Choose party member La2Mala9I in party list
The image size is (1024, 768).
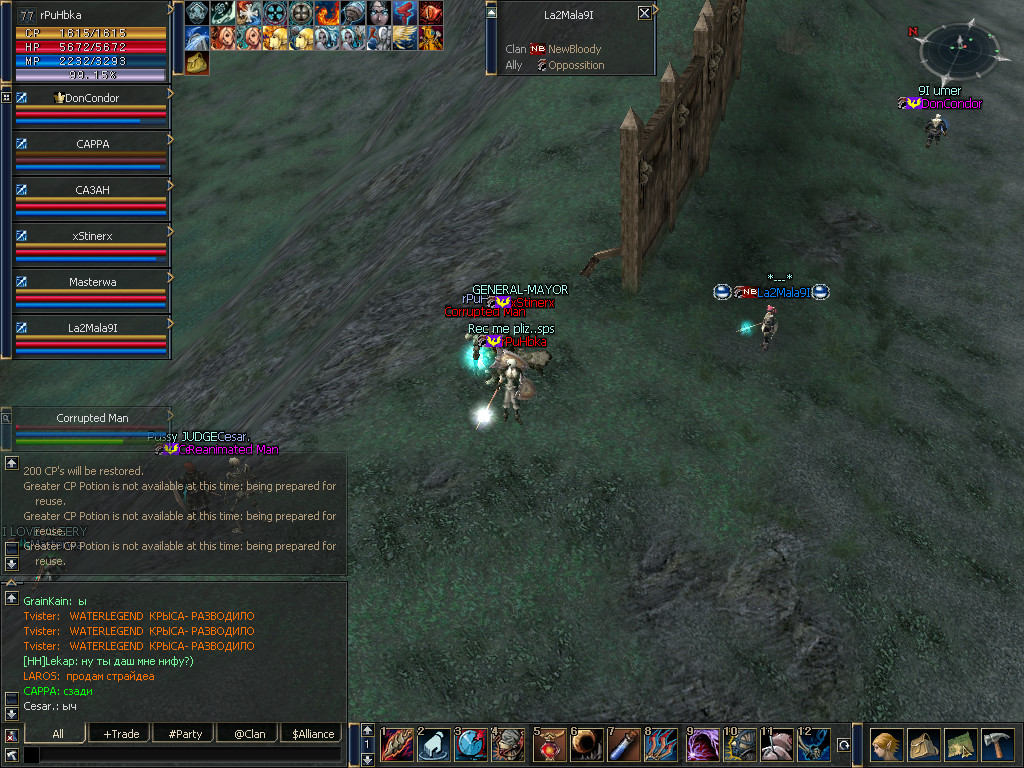coord(92,327)
